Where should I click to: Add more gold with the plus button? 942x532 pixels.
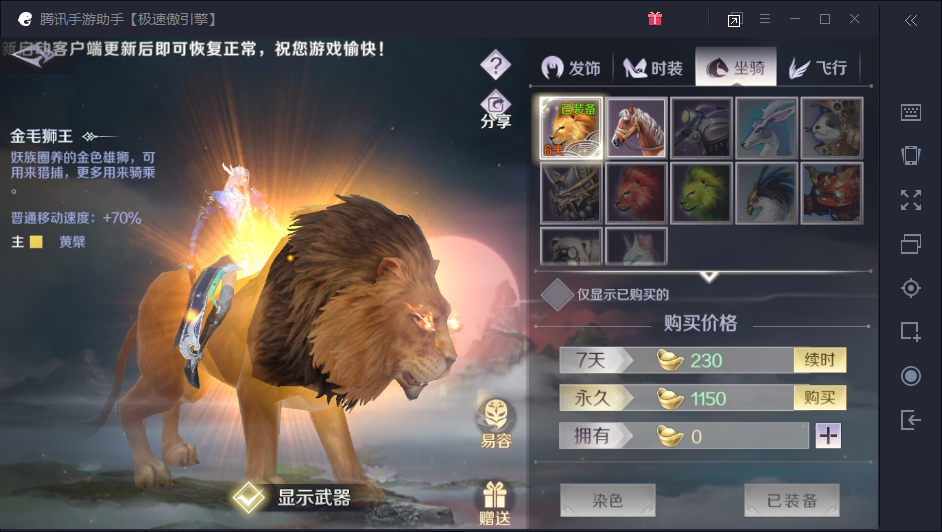pyautogui.click(x=828, y=436)
